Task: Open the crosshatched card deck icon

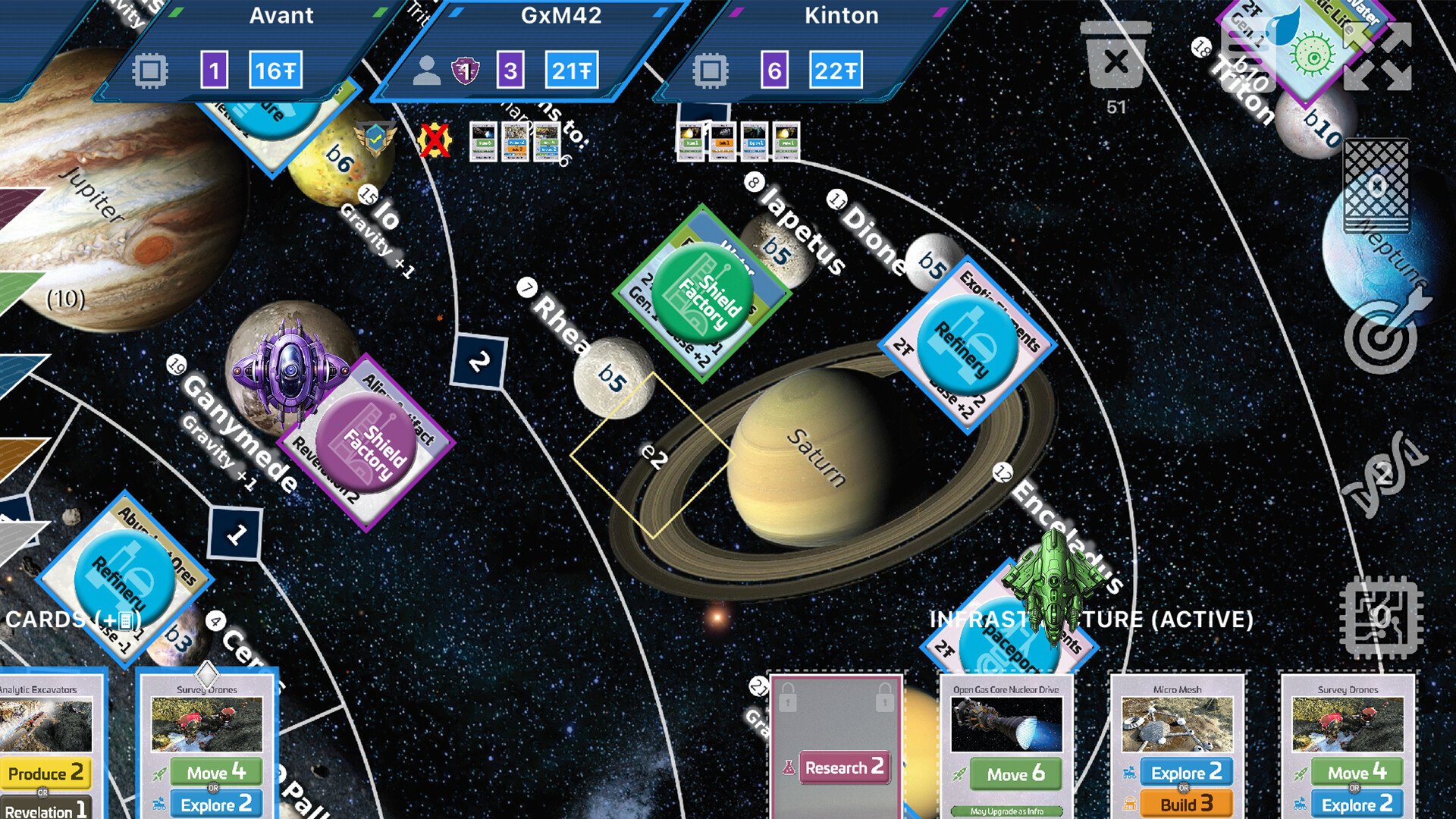Action: coord(1376,186)
